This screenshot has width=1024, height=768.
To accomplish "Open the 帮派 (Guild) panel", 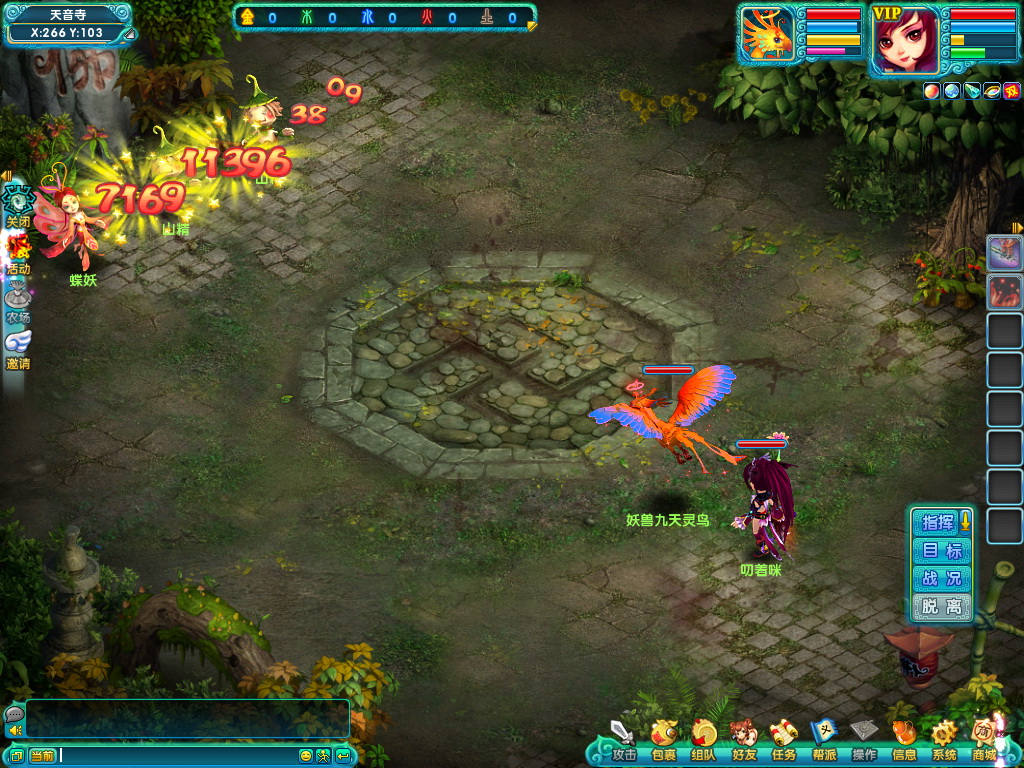I will pos(823,738).
